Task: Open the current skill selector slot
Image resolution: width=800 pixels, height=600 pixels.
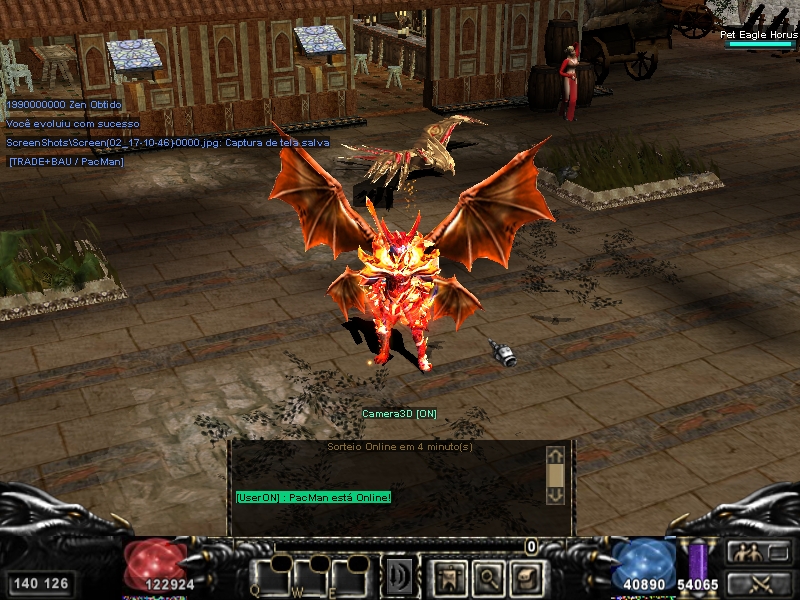Action: 402,577
